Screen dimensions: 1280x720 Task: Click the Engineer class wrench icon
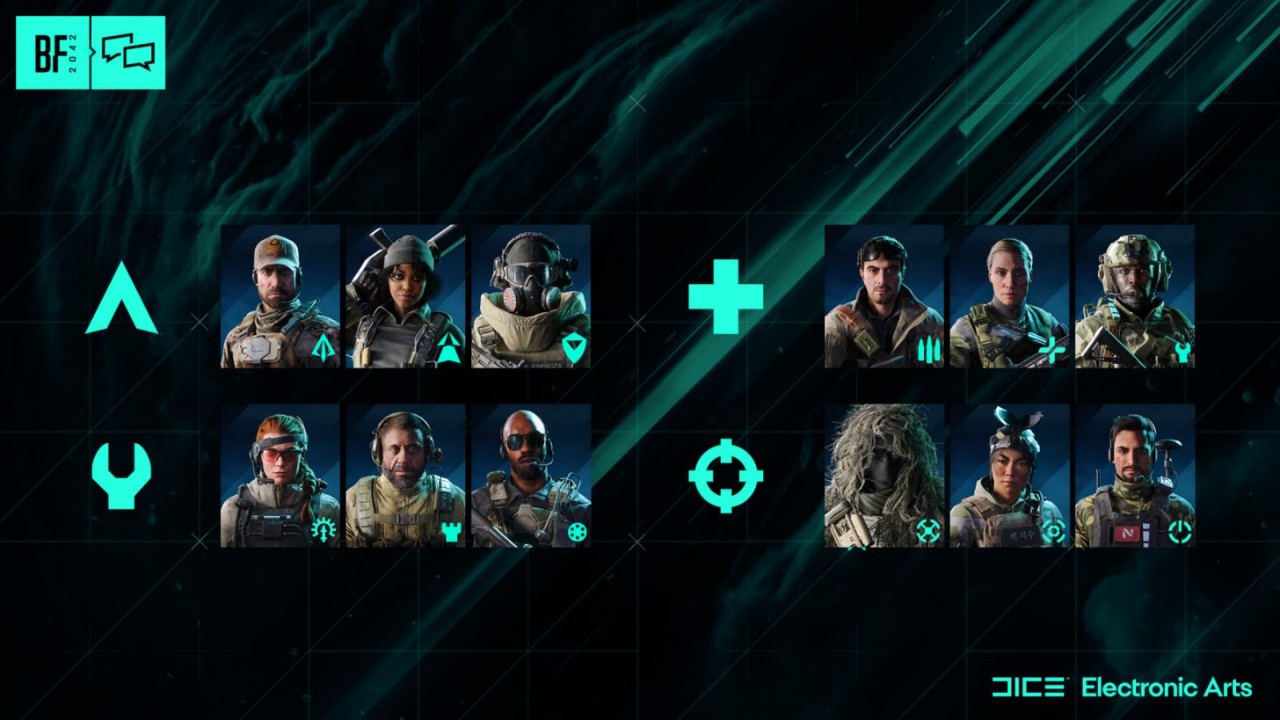pos(121,476)
